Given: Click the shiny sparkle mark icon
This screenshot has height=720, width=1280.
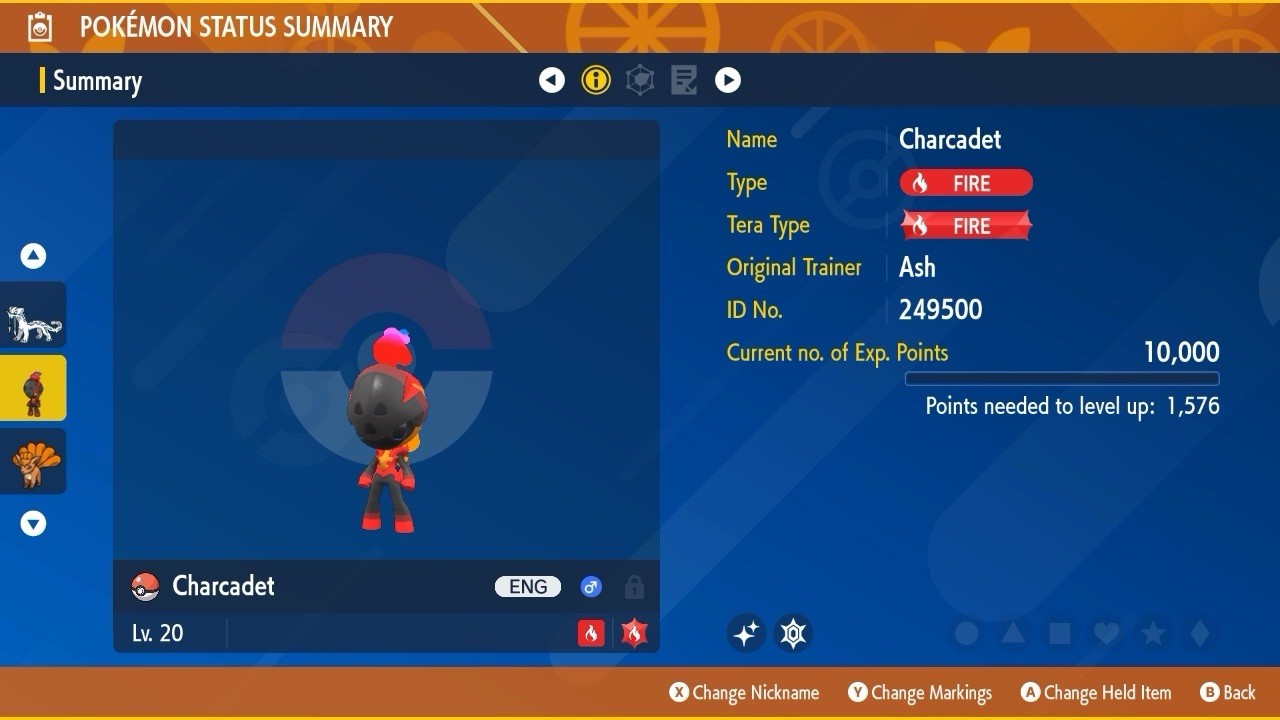Looking at the screenshot, I should [746, 633].
